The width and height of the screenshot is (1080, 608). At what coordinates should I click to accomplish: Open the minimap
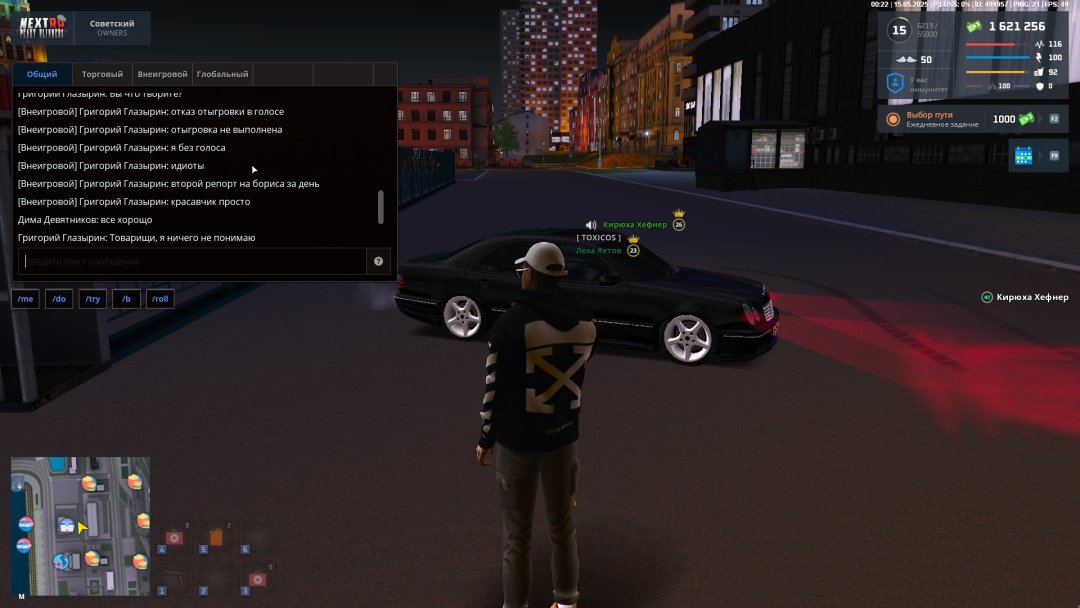(80, 529)
